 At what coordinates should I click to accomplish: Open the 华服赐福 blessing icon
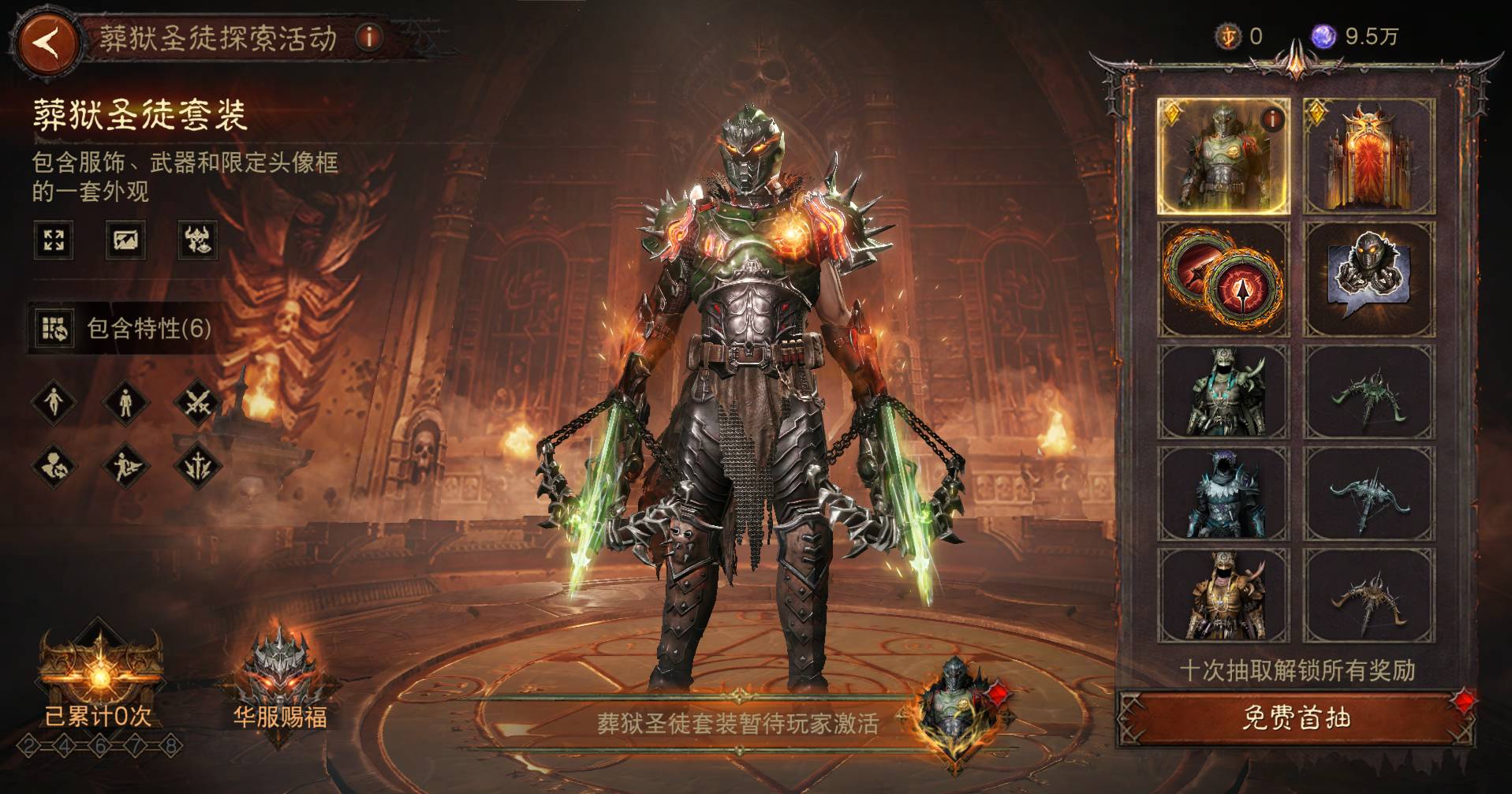[280, 678]
